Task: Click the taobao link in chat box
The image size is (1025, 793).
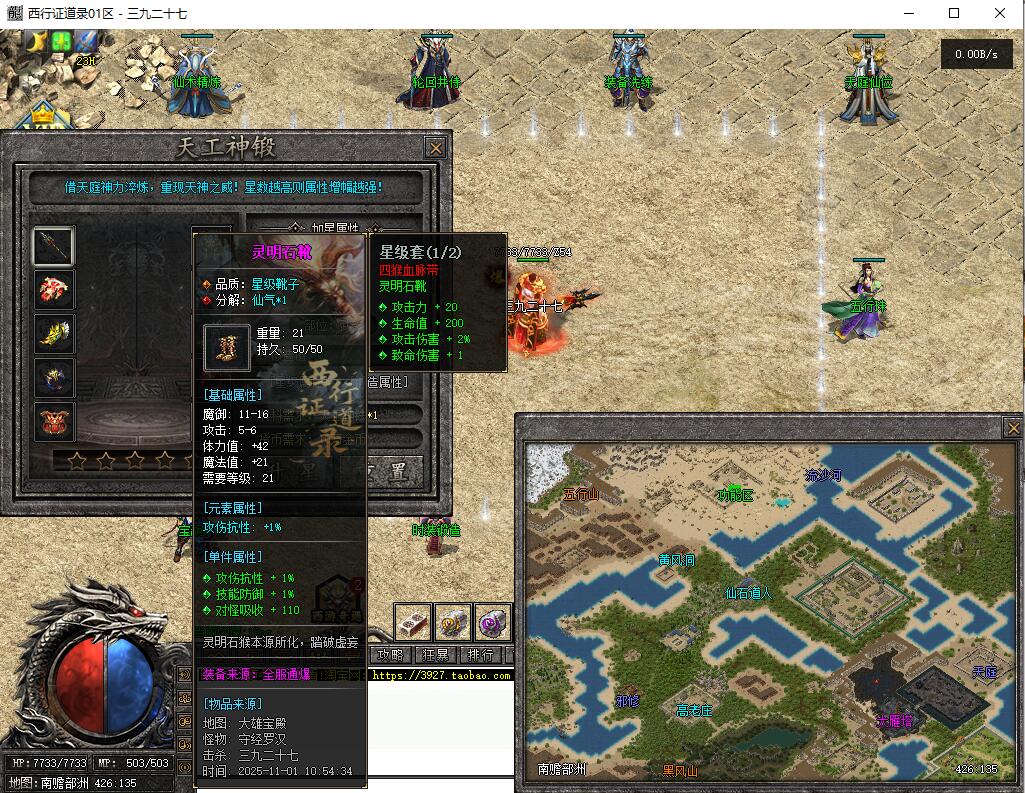Action: (x=440, y=676)
